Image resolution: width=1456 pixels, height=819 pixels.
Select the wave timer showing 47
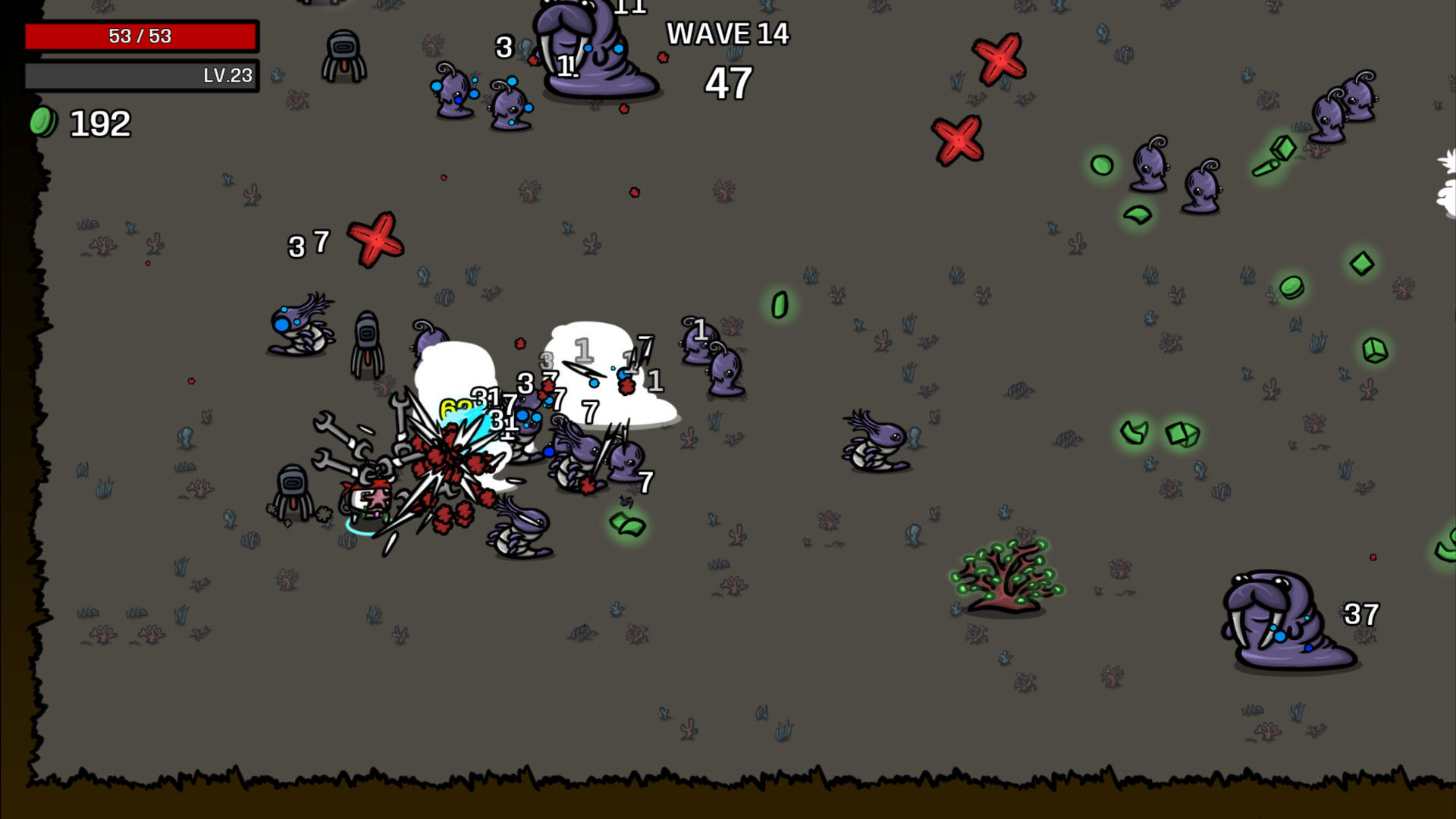(x=727, y=82)
